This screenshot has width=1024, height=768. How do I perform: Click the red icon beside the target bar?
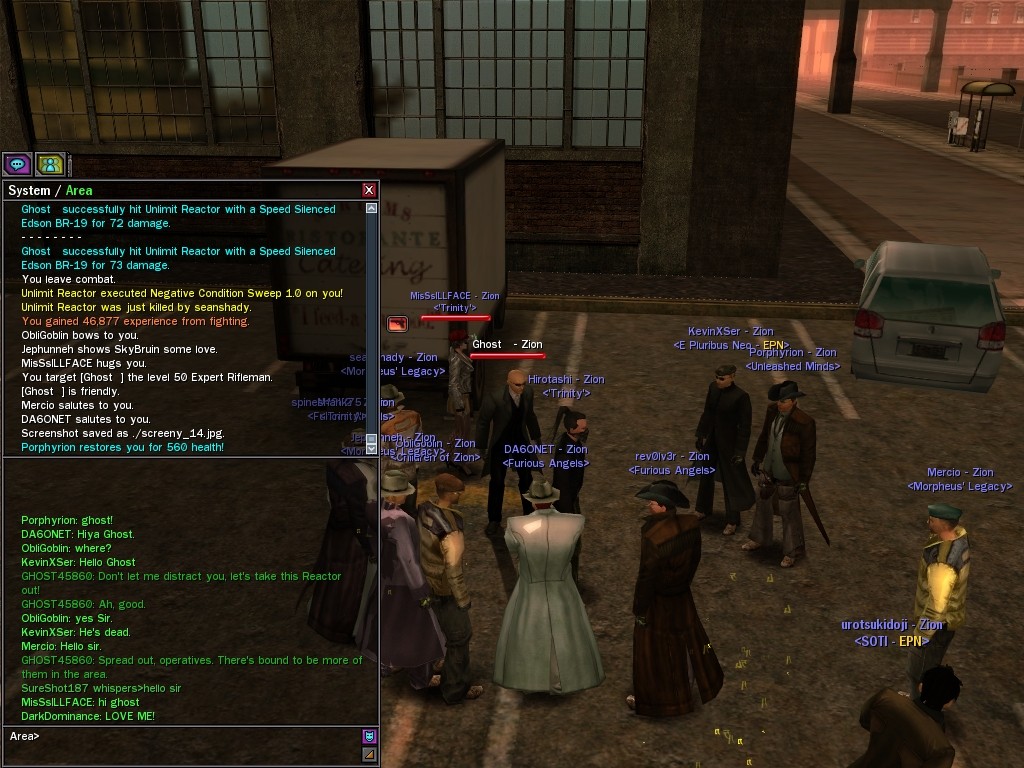397,324
